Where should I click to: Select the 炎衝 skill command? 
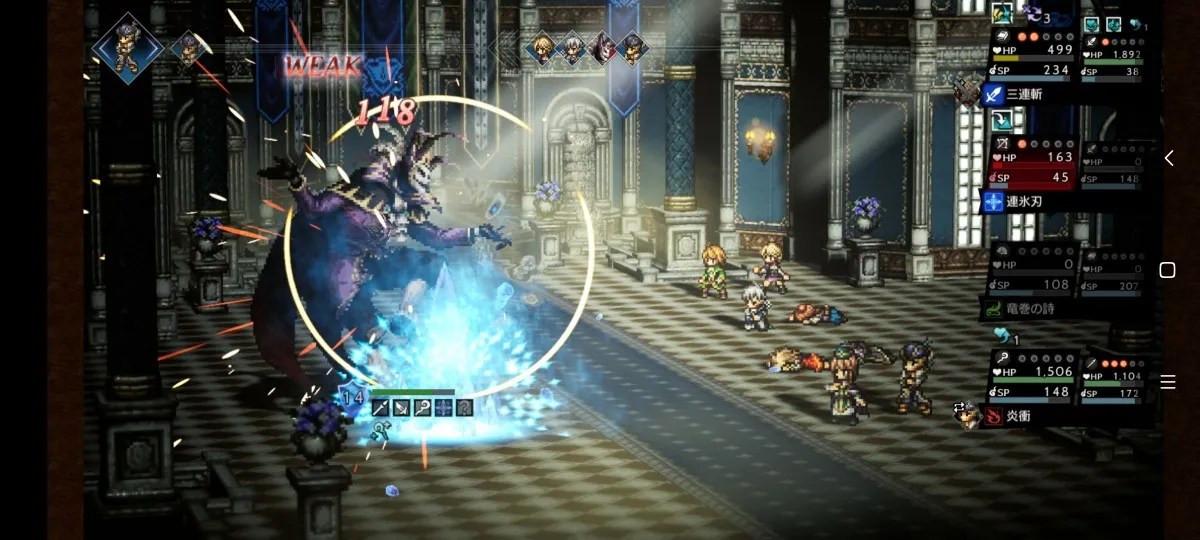point(1022,417)
